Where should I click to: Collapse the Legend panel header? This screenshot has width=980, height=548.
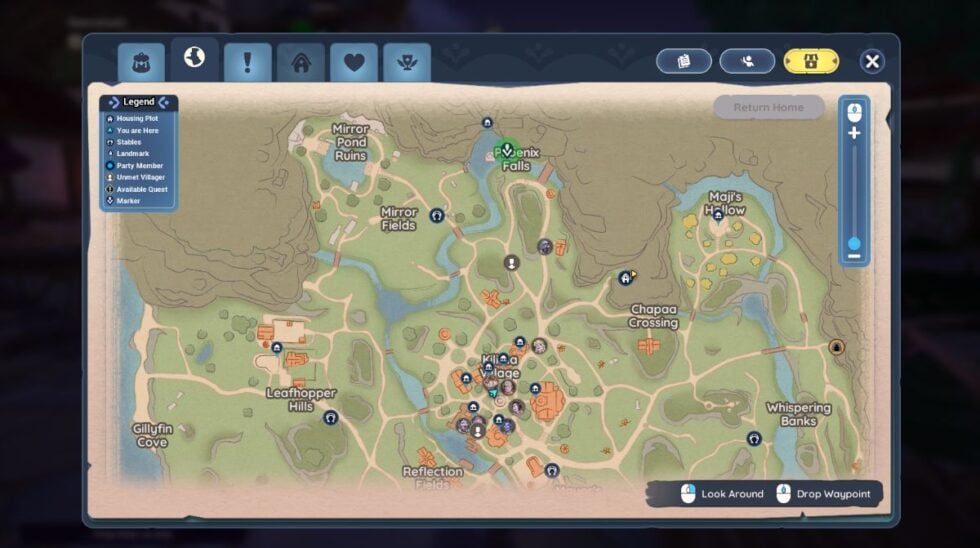[139, 102]
